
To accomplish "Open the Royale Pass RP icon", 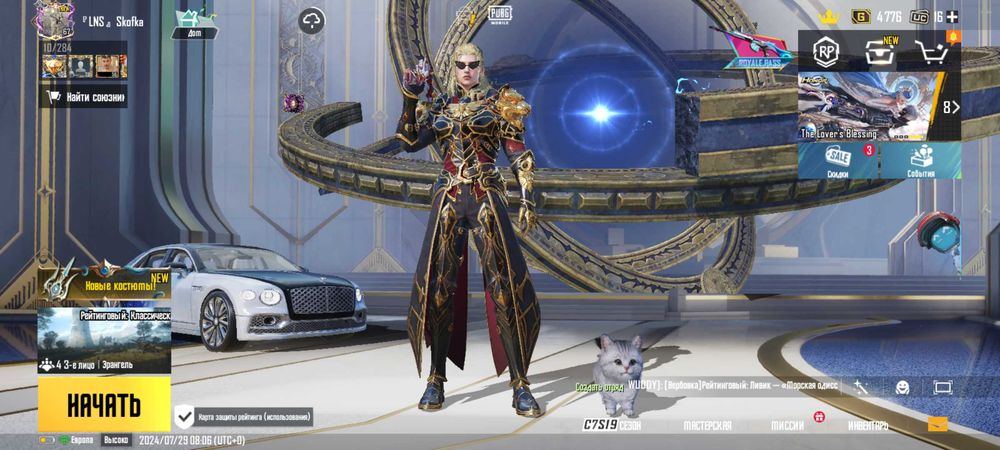I will point(826,50).
